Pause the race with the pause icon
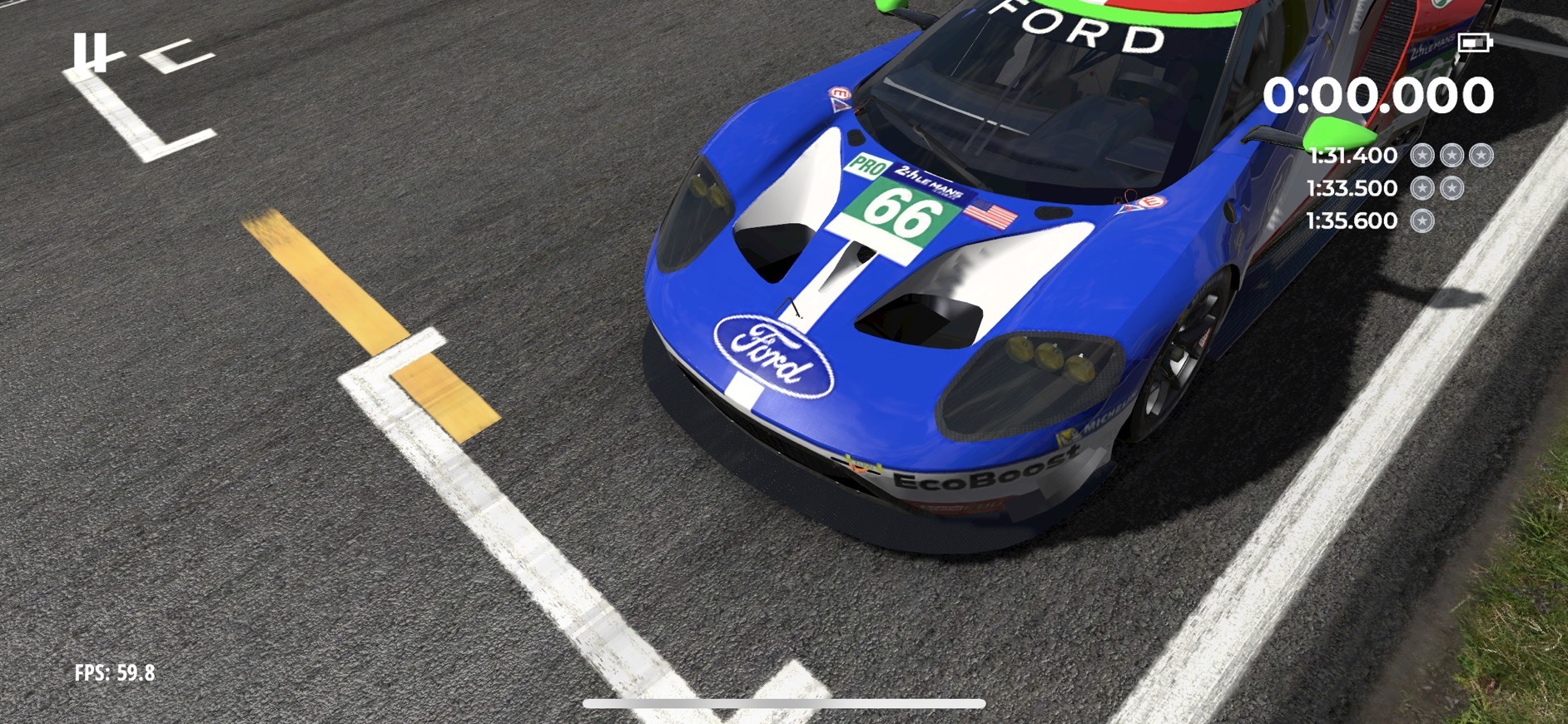The height and width of the screenshot is (724, 1568). coord(90,52)
